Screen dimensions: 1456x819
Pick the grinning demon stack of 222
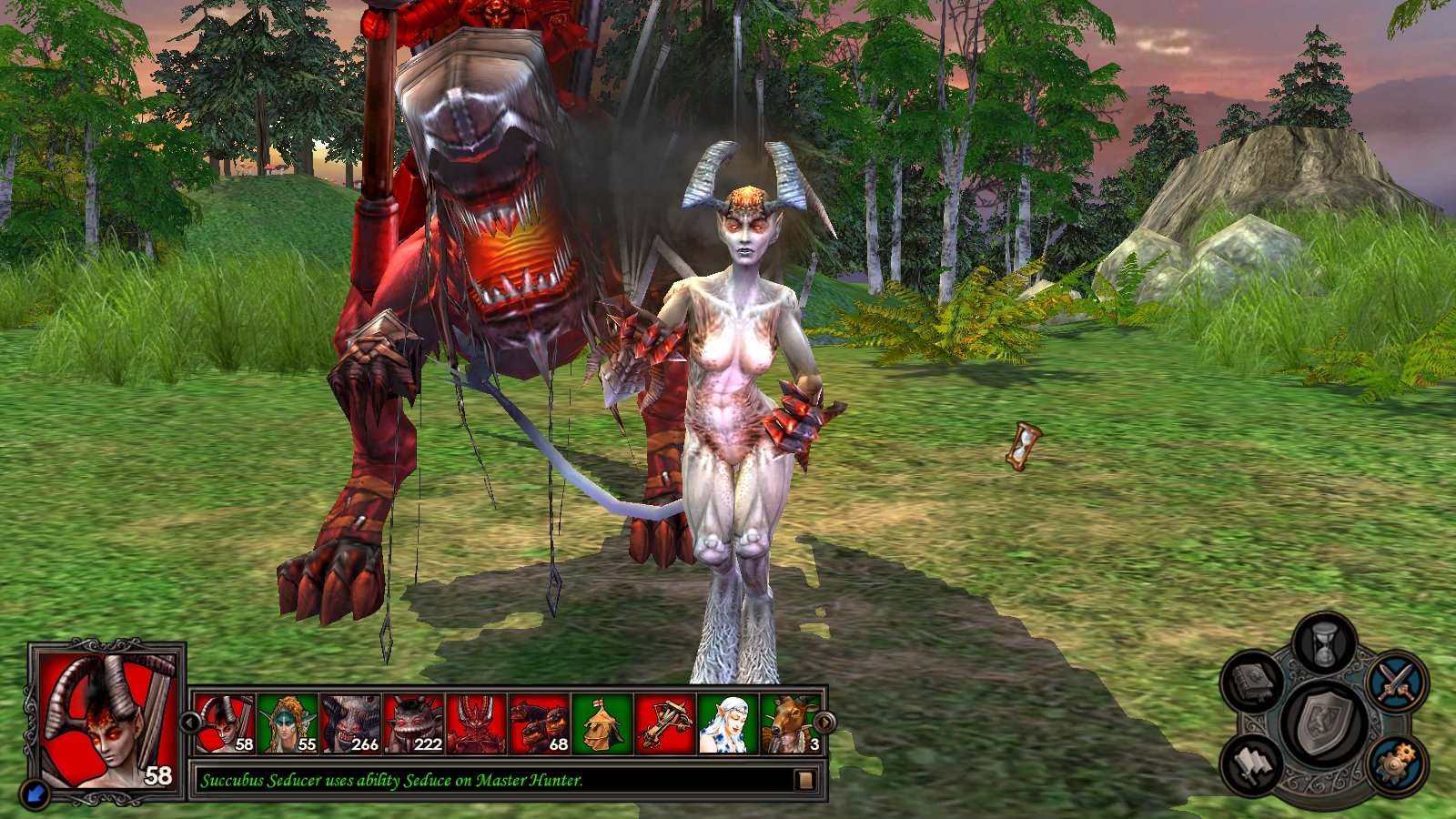pos(414,724)
